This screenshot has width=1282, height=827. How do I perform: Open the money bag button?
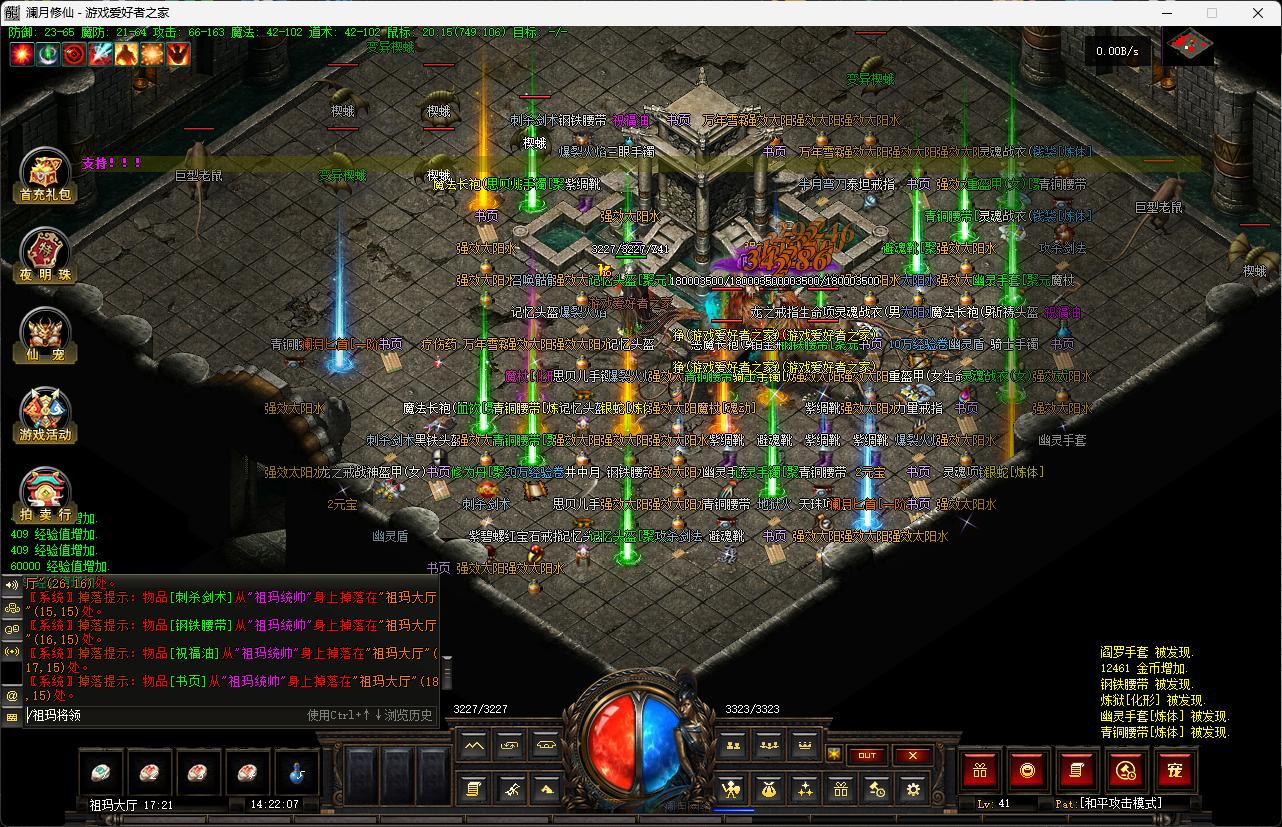click(x=768, y=789)
